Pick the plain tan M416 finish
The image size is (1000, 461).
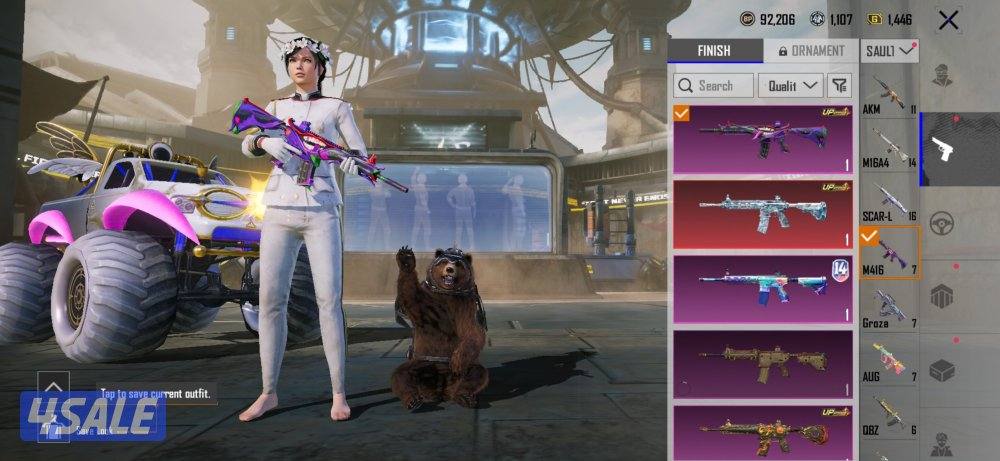click(x=762, y=362)
